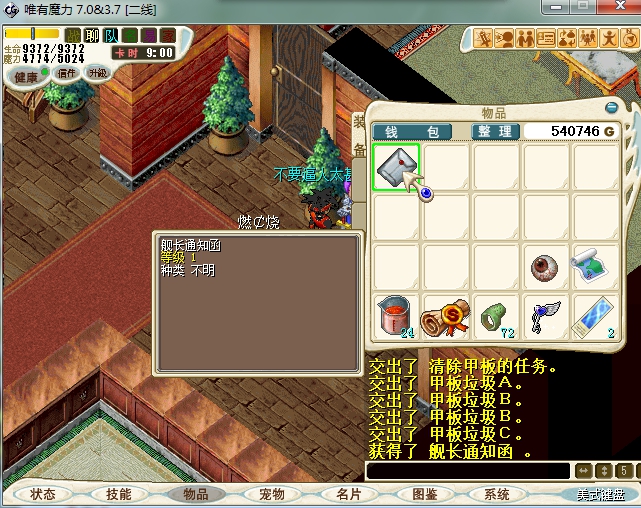Click the 钱包 (wallet) button
The height and width of the screenshot is (508, 641).
coord(411,132)
